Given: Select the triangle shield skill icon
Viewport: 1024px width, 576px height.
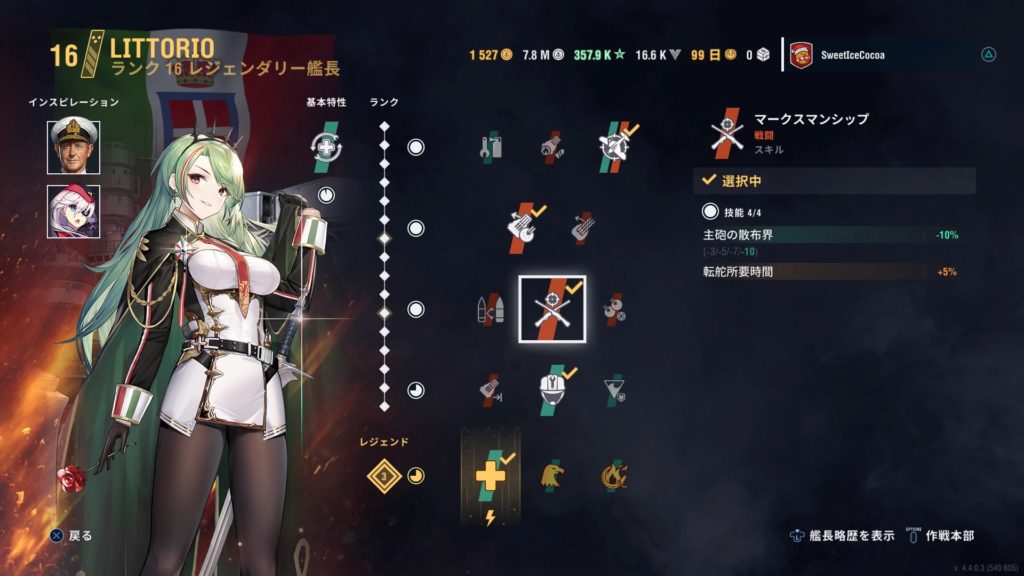Looking at the screenshot, I should [x=612, y=391].
